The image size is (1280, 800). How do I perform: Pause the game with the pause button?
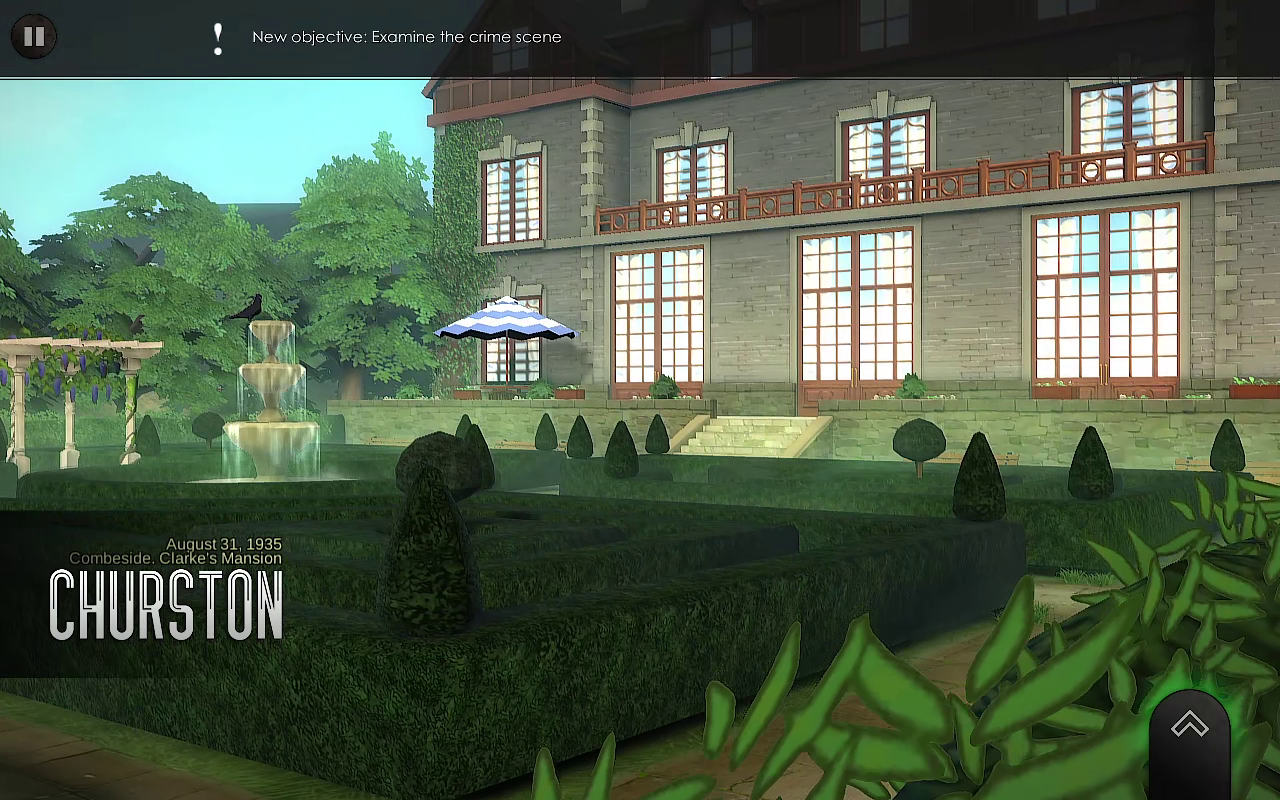[34, 37]
